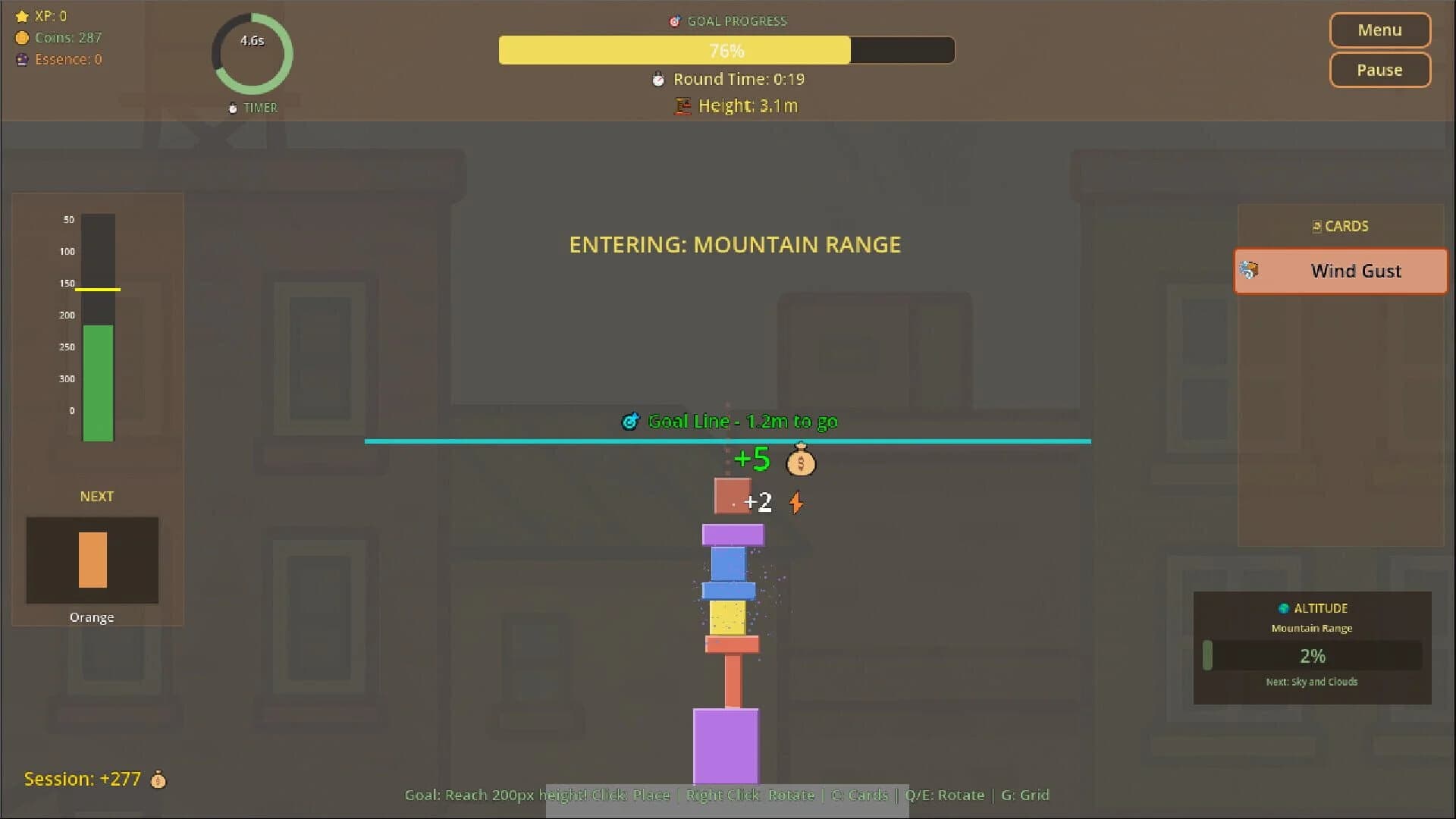This screenshot has width=1456, height=819.
Task: Click the XP star icon
Action: (x=21, y=15)
